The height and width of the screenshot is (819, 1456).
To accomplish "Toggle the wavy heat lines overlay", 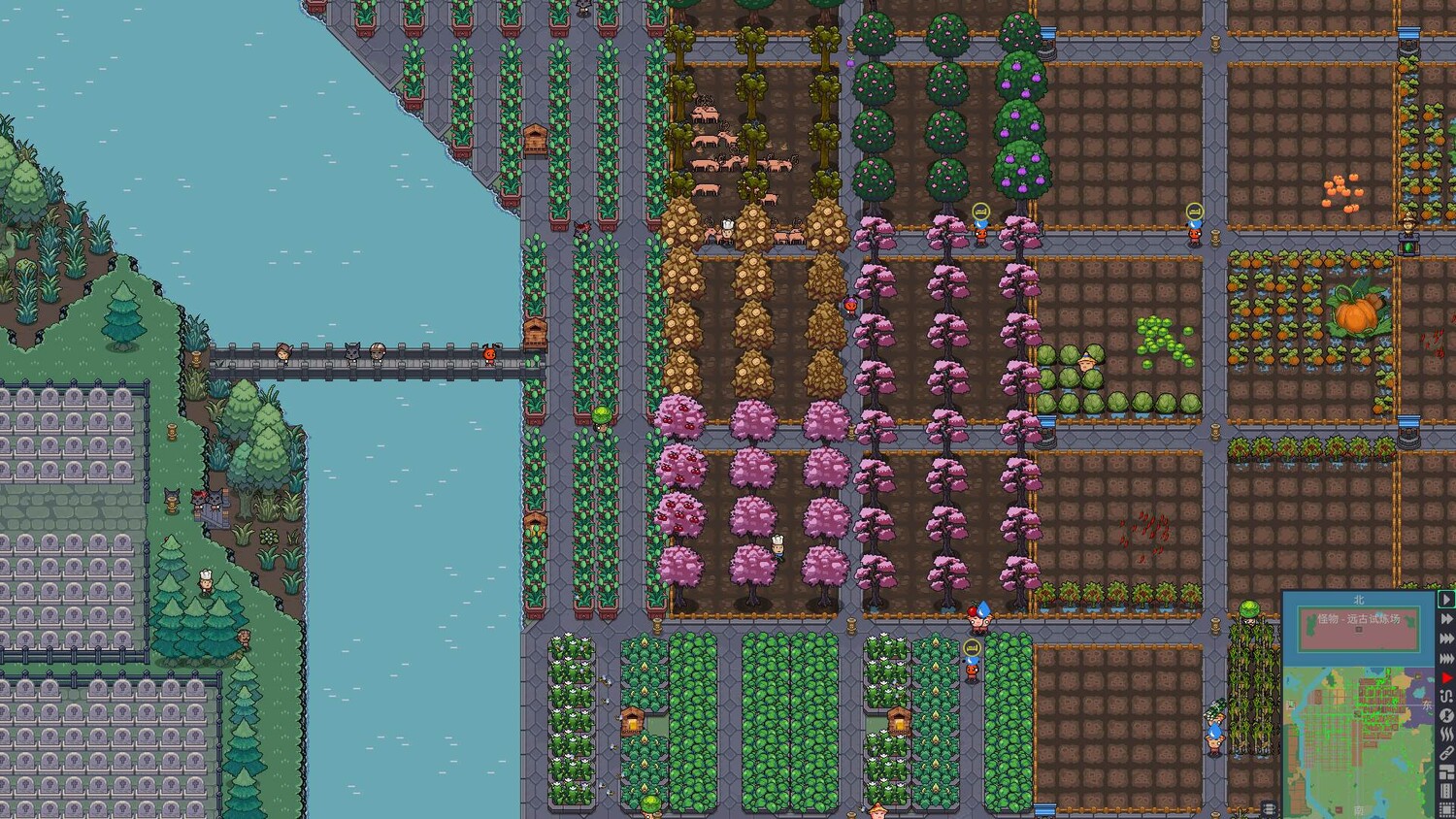I will pyautogui.click(x=1446, y=735).
